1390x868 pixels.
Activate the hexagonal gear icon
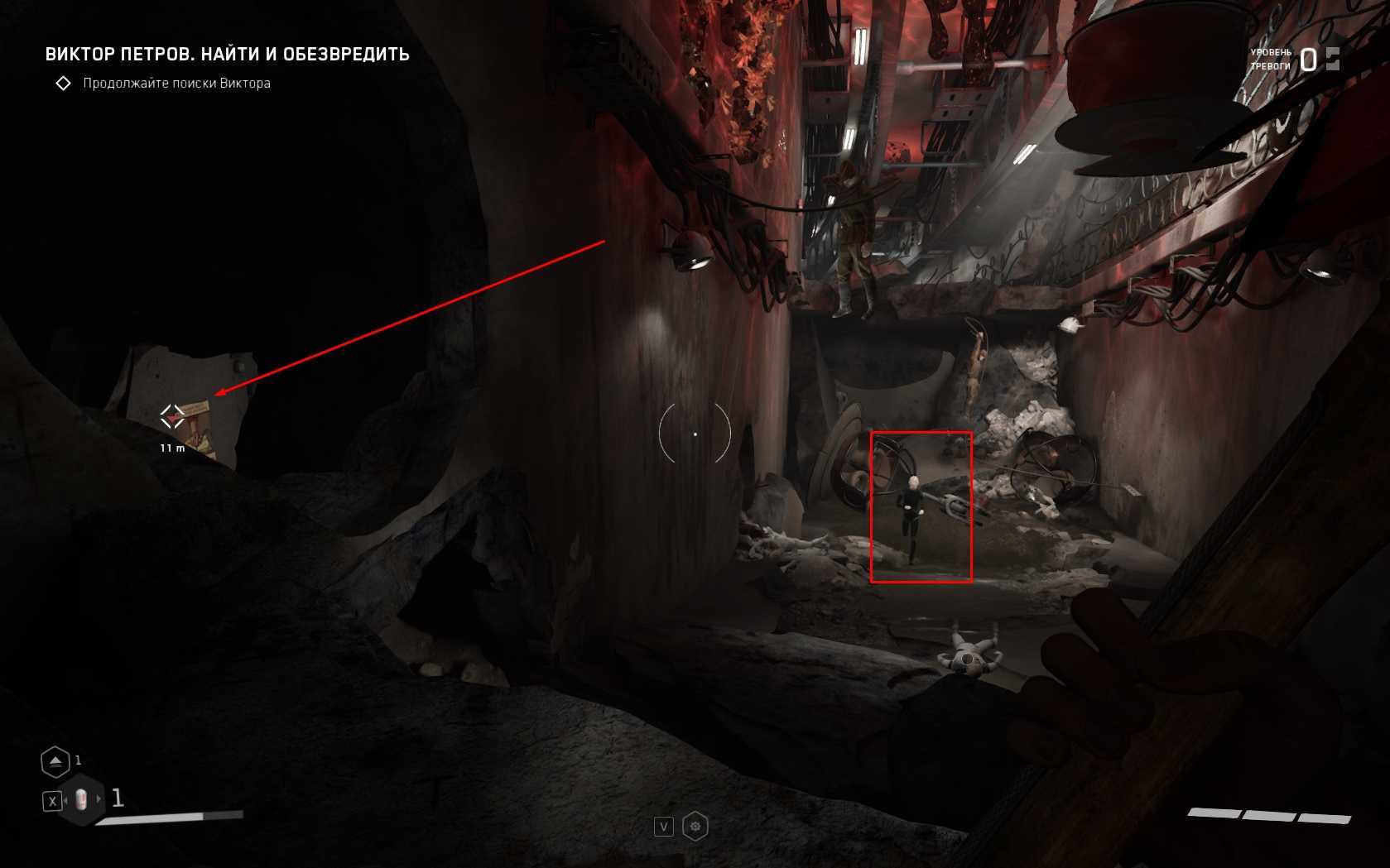695,827
